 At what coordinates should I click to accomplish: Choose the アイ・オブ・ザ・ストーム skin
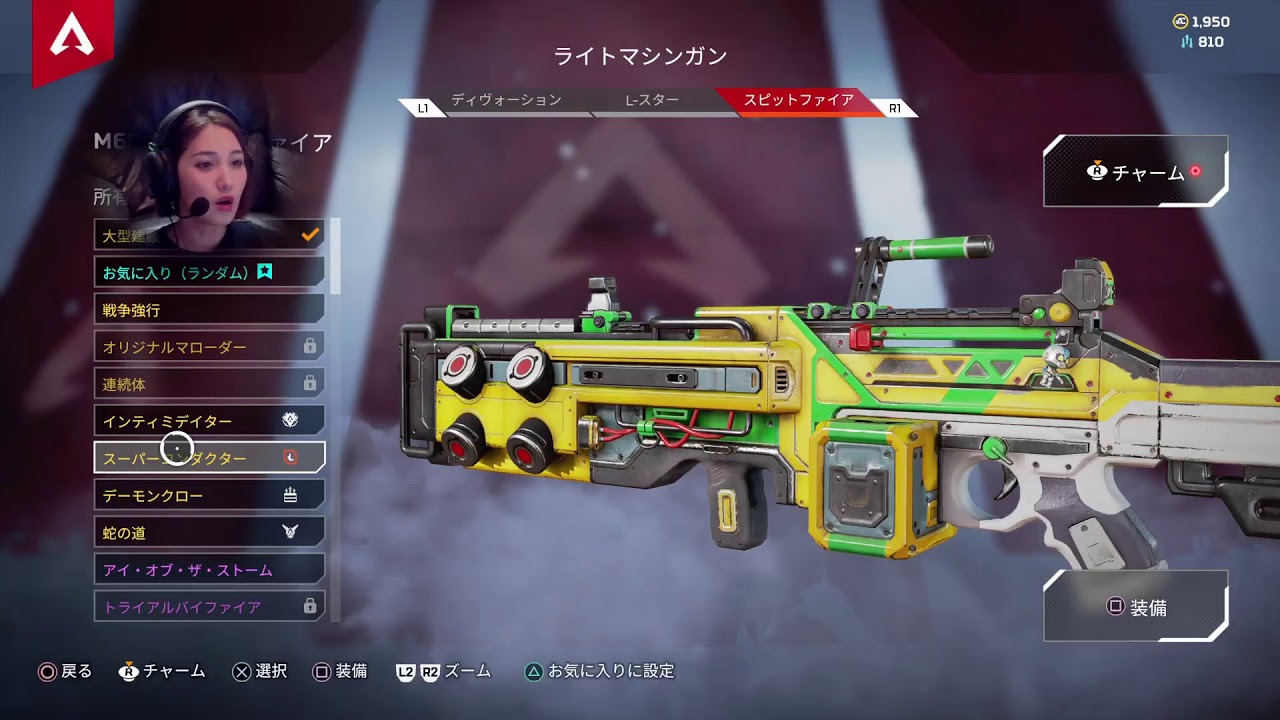tap(209, 569)
